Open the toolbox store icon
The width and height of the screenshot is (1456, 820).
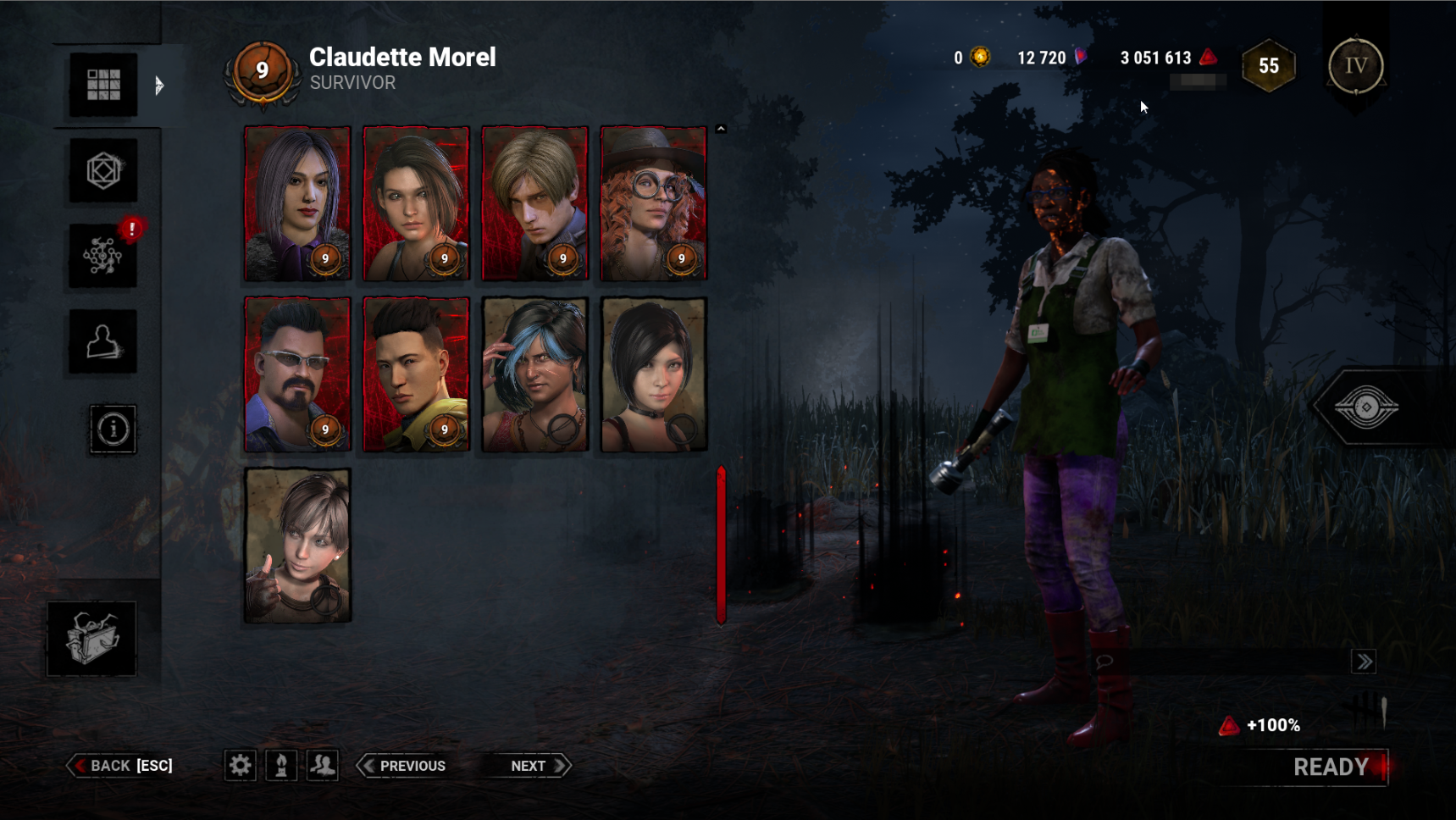(x=91, y=638)
